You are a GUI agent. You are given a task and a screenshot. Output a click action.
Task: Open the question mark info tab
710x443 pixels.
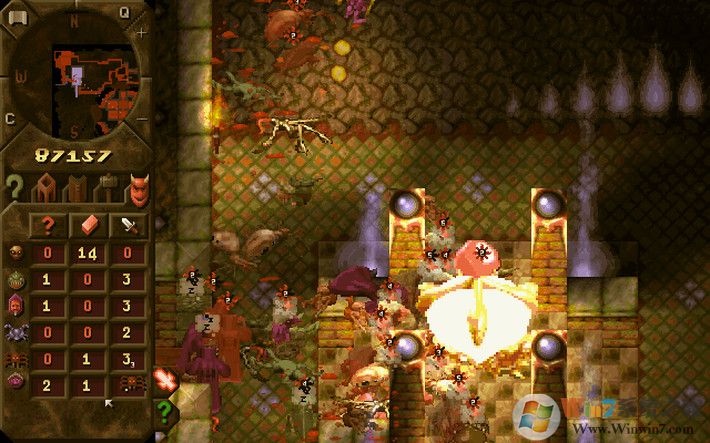click(x=14, y=187)
